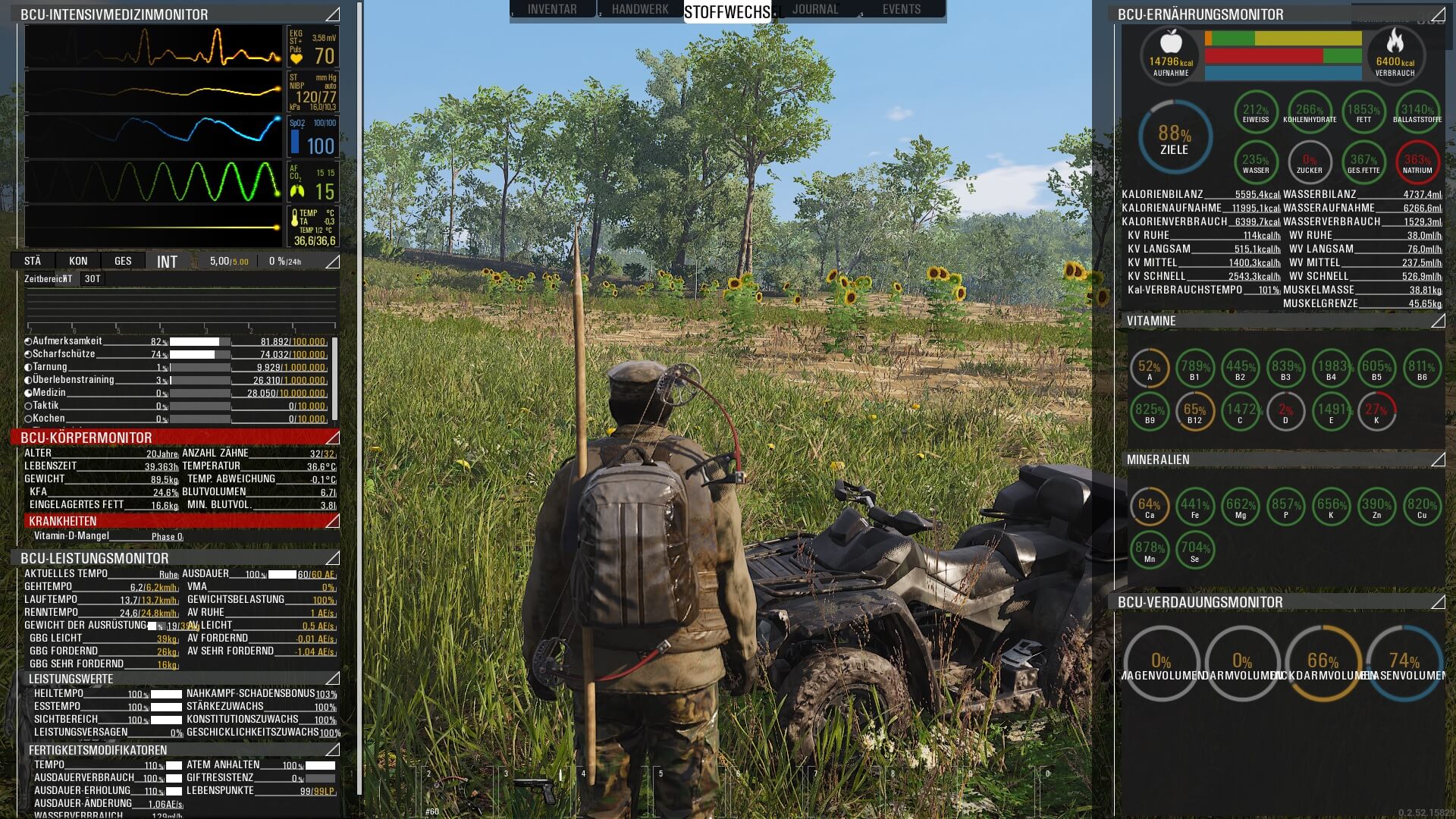
Task: Click the INT attribute tab
Action: 167,262
